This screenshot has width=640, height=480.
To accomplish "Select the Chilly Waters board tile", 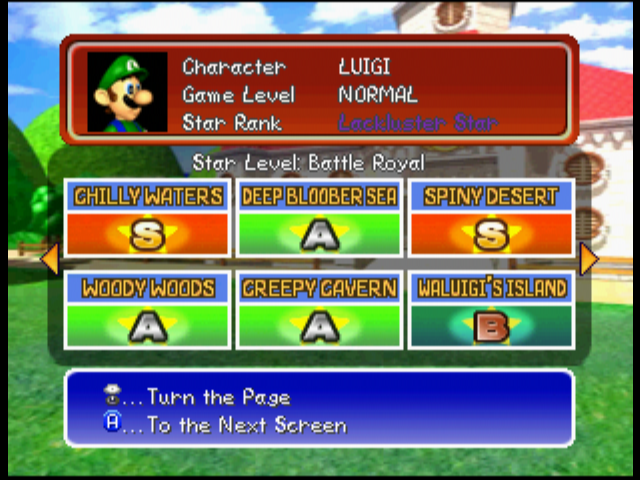I will coord(148,219).
